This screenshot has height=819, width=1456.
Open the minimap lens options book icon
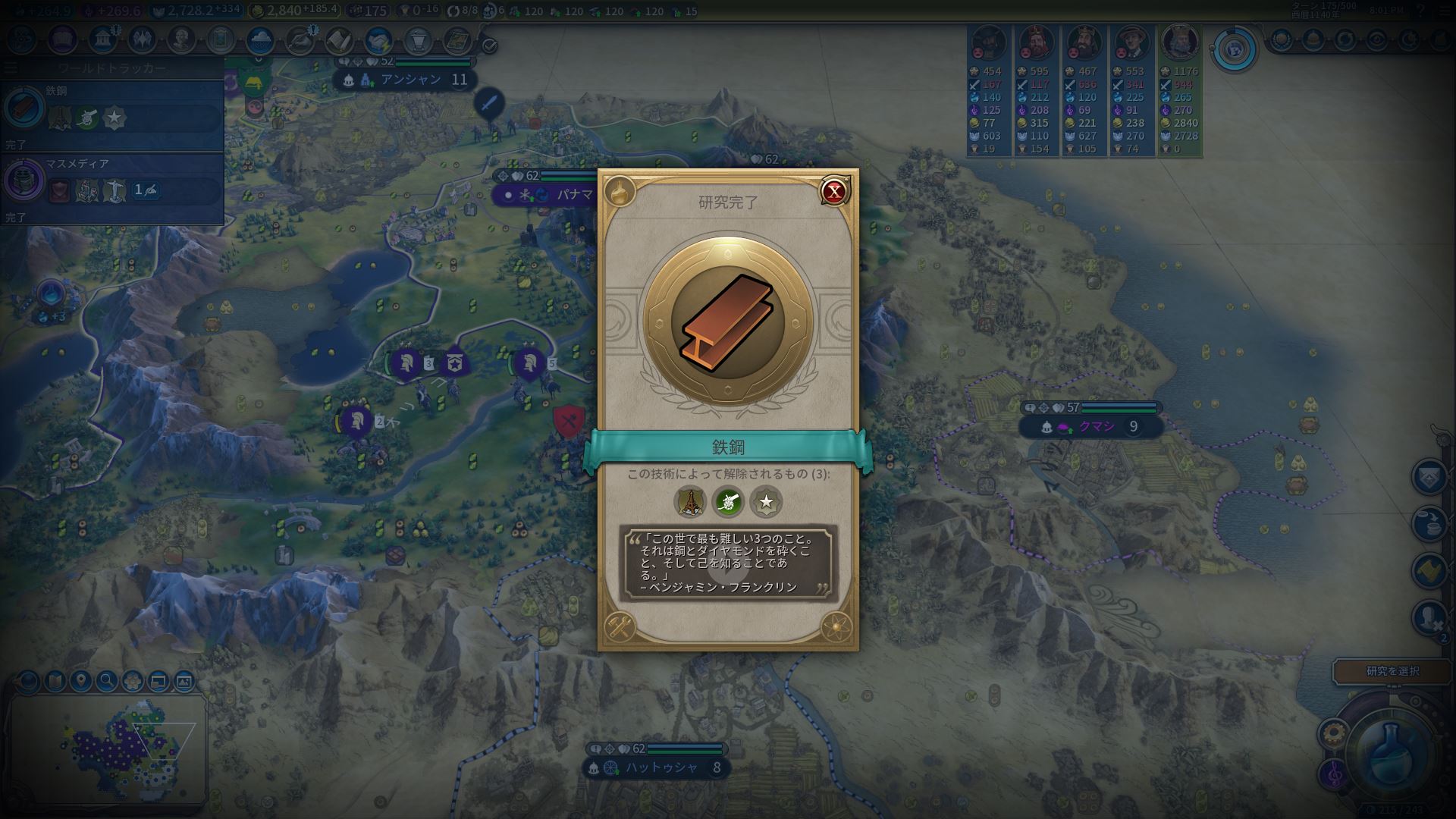click(x=55, y=681)
